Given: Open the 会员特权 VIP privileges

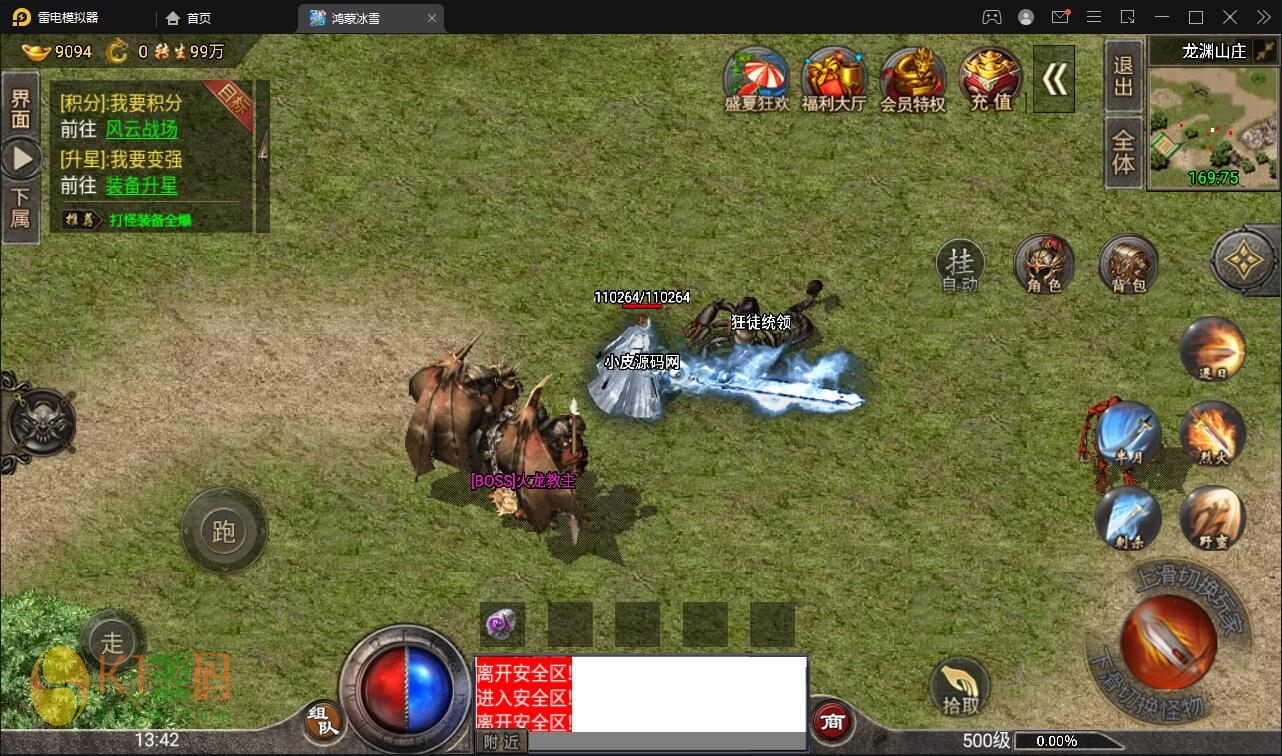Looking at the screenshot, I should tap(912, 78).
